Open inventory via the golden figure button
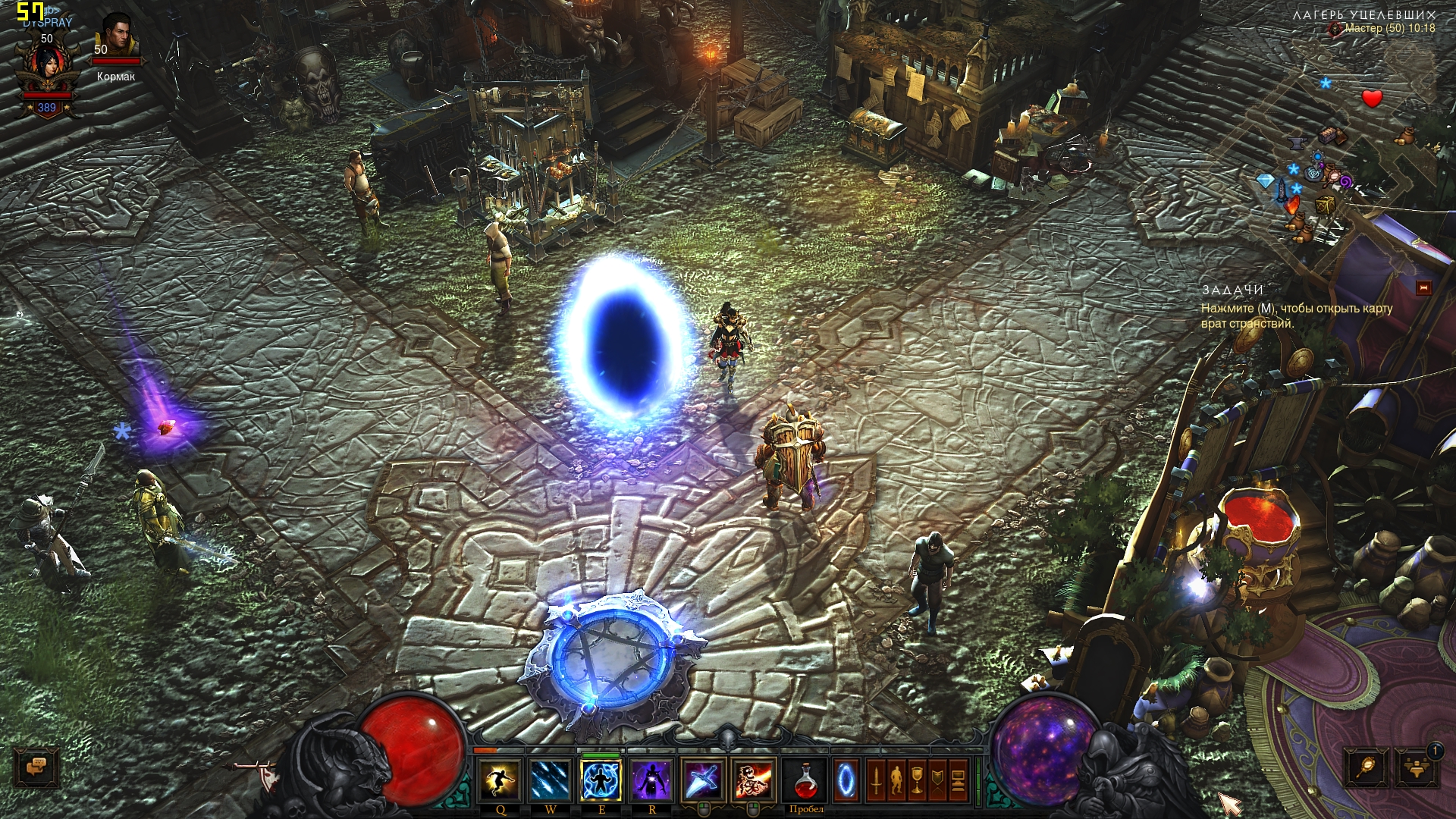The image size is (1456, 819). tap(896, 780)
